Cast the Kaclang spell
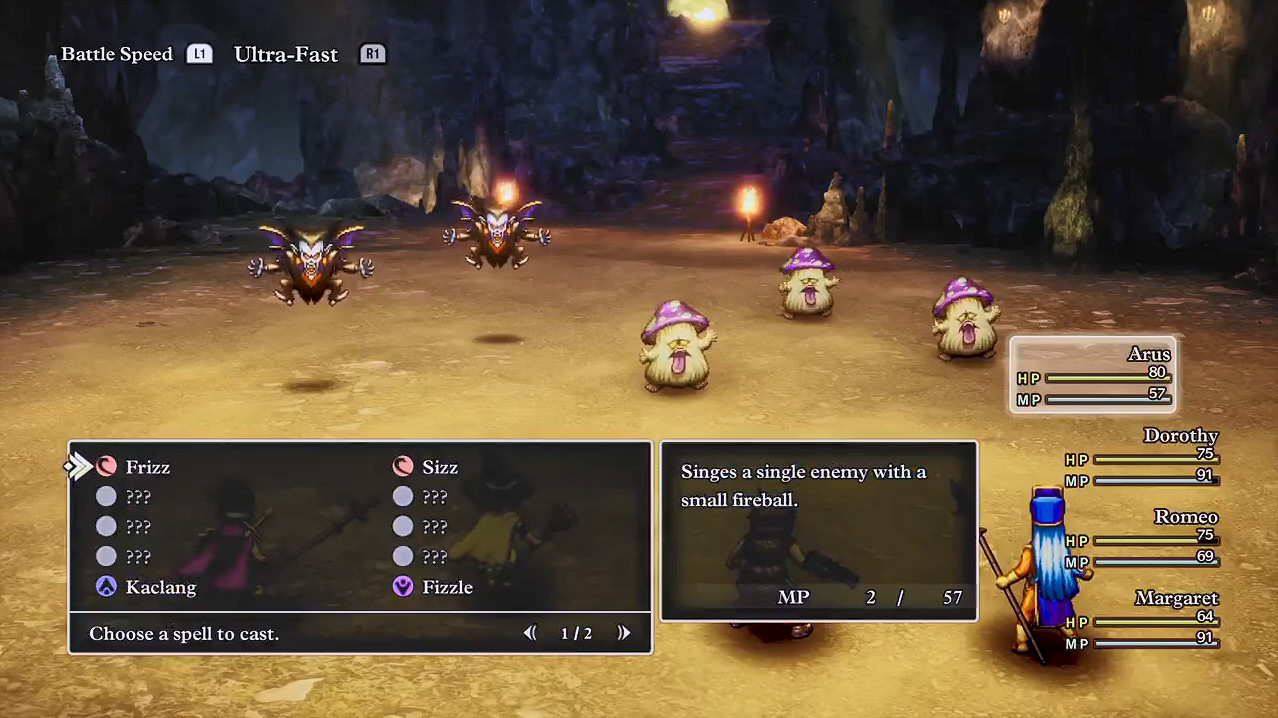The image size is (1278, 718). (x=160, y=587)
